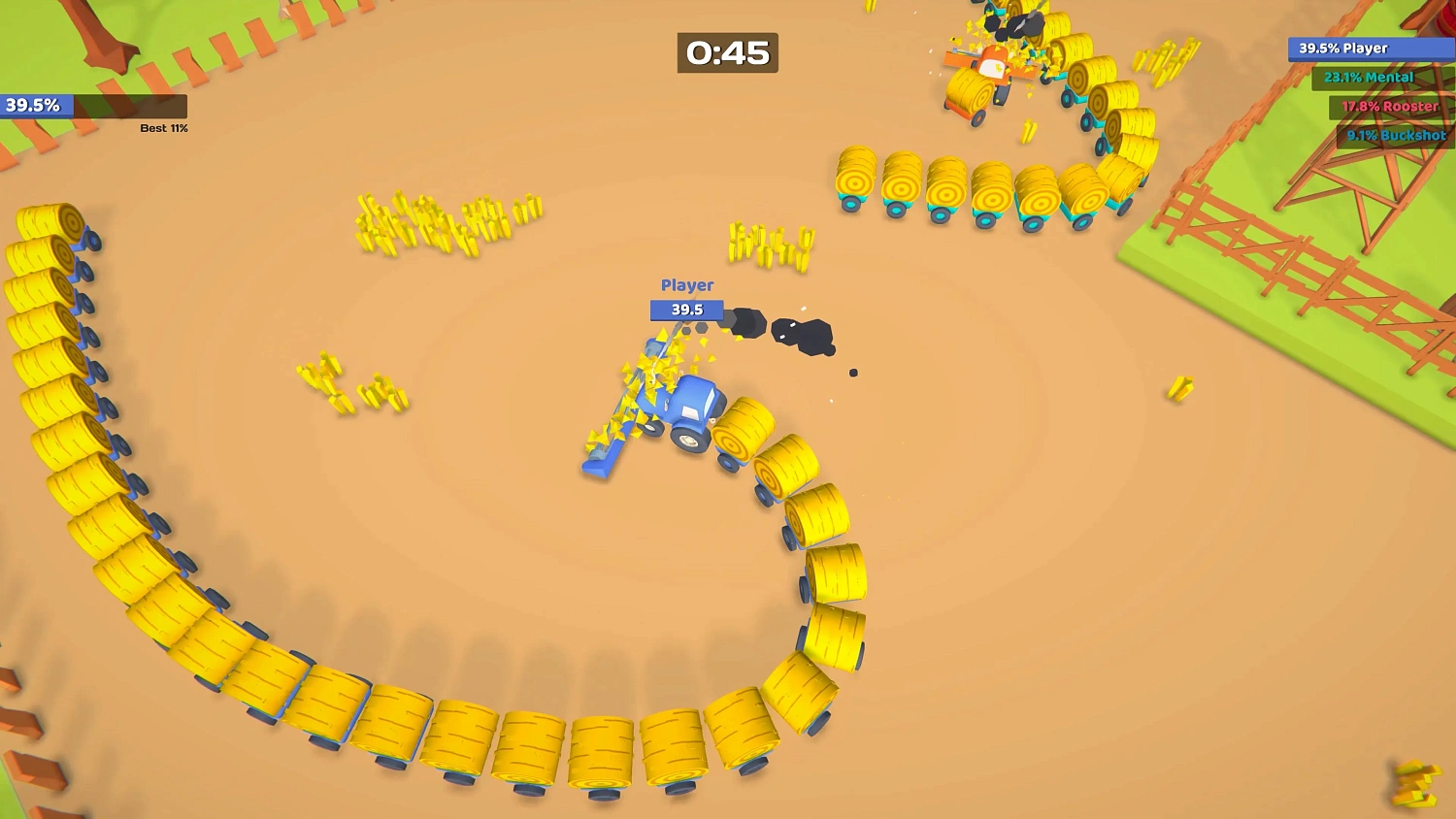The height and width of the screenshot is (819, 1456).
Task: Select the 39.5% Player leaderboard entry
Action: click(1369, 49)
